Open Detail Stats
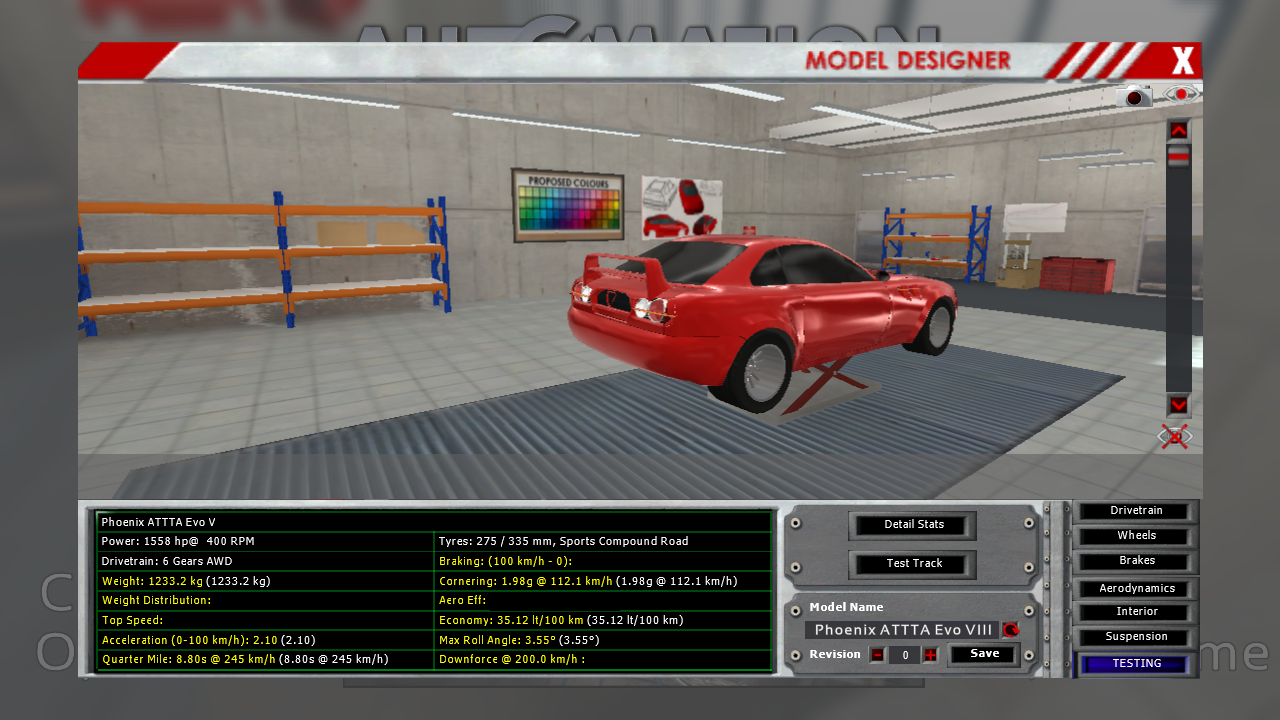The image size is (1280, 720). (913, 525)
